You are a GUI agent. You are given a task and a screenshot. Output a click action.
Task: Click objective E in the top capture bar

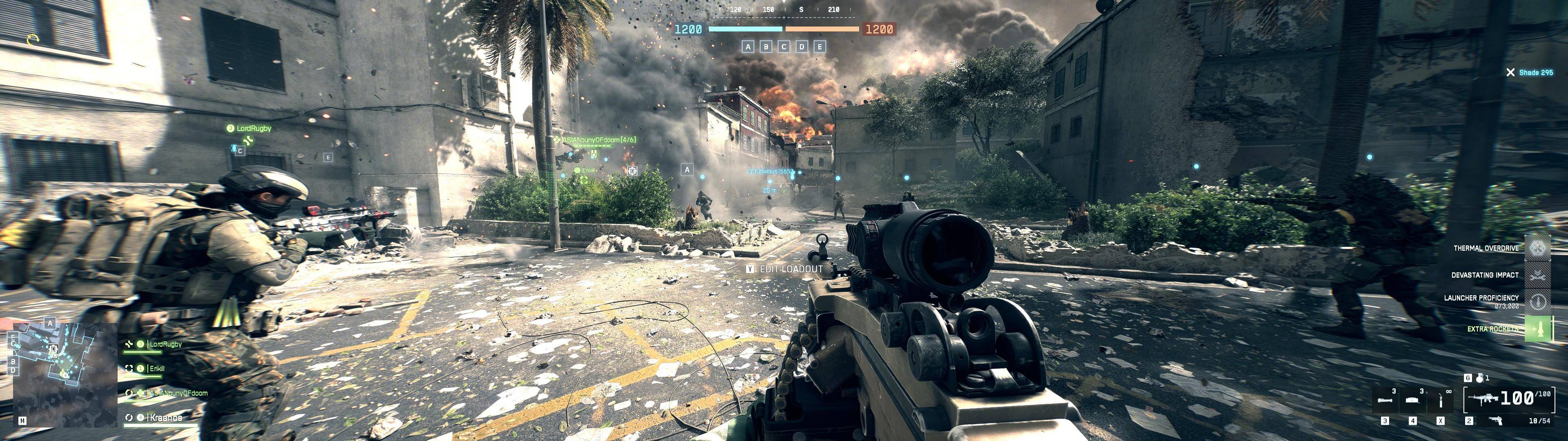tap(820, 46)
